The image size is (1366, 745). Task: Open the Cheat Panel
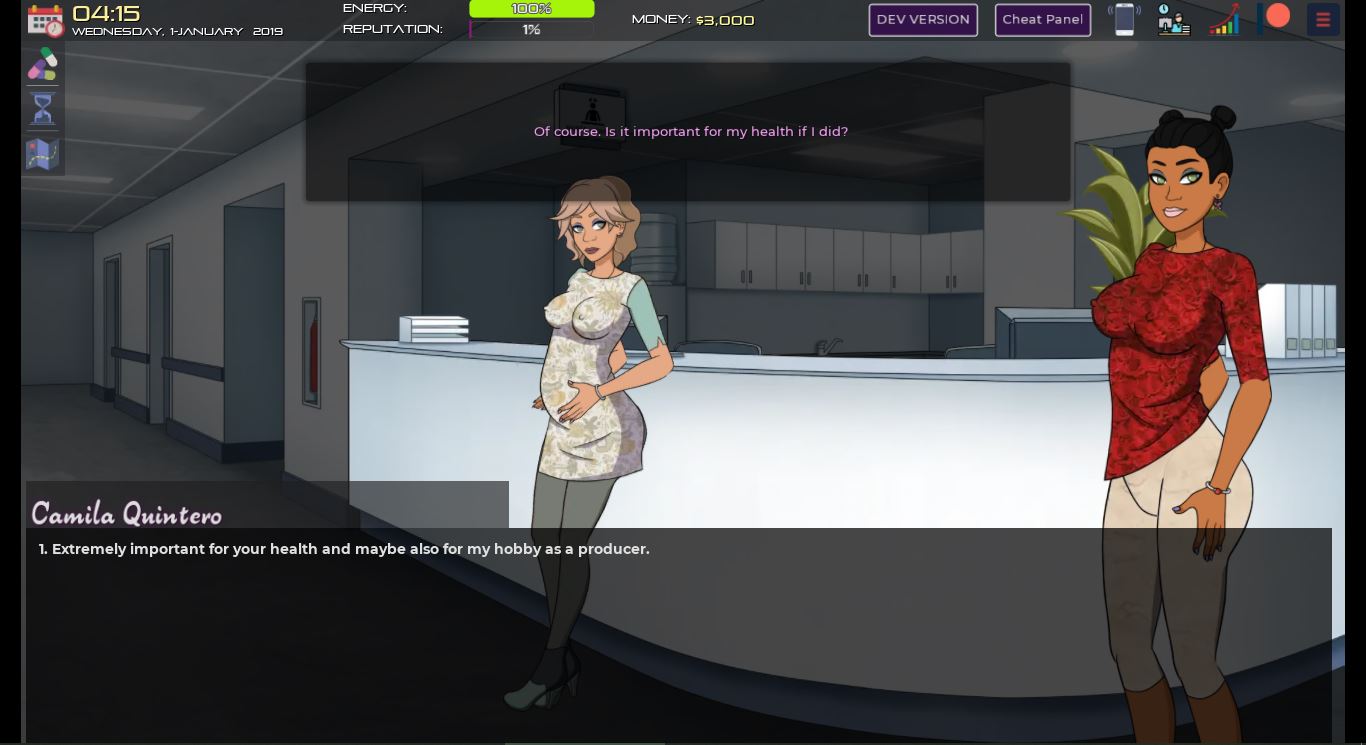click(1043, 19)
